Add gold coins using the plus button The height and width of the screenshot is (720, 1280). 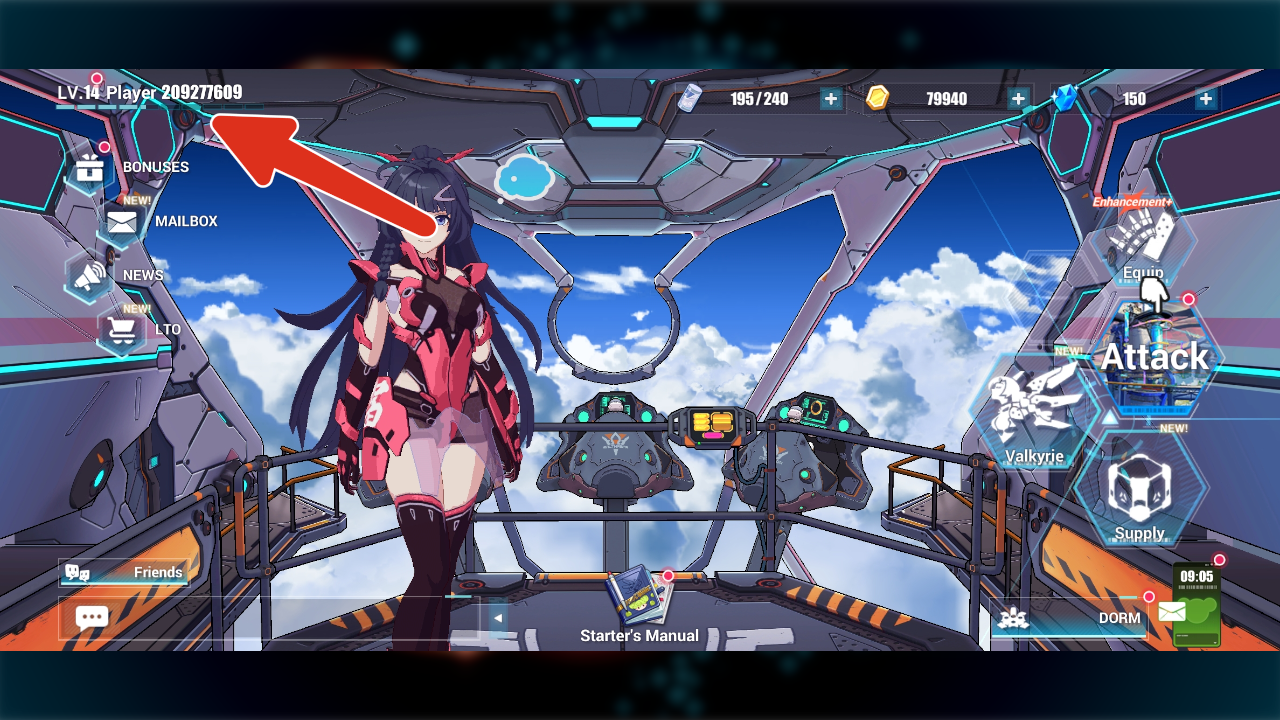[1018, 99]
